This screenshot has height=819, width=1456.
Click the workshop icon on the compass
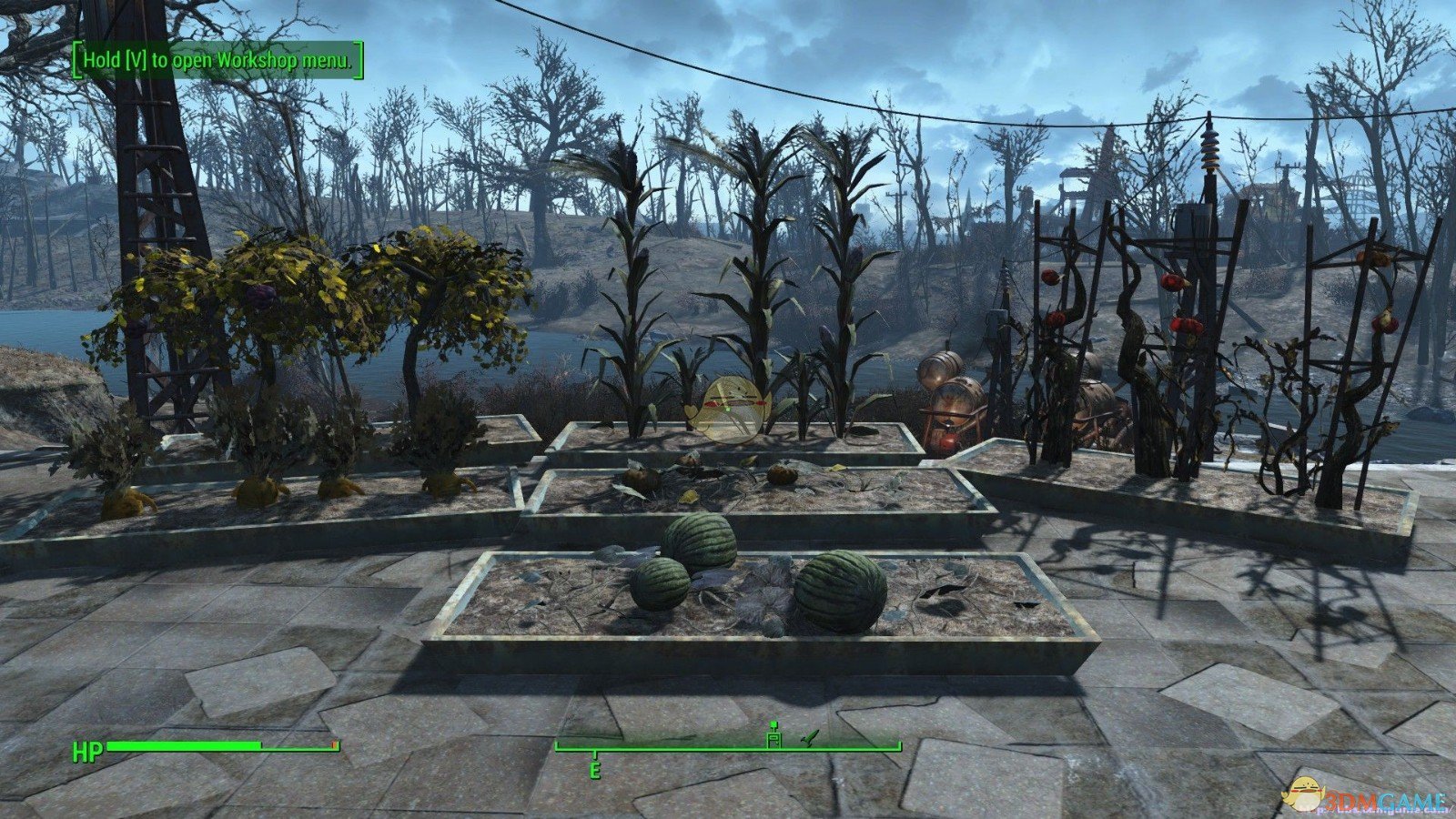(x=774, y=738)
